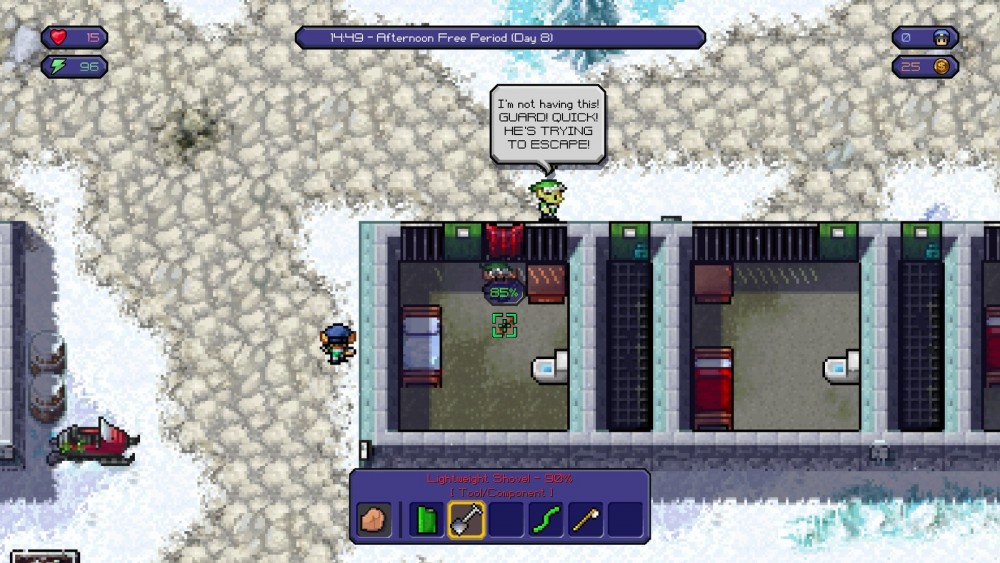This screenshot has height=563, width=1000.
Task: Select the yellow-handled tool slot
Action: coord(585,519)
